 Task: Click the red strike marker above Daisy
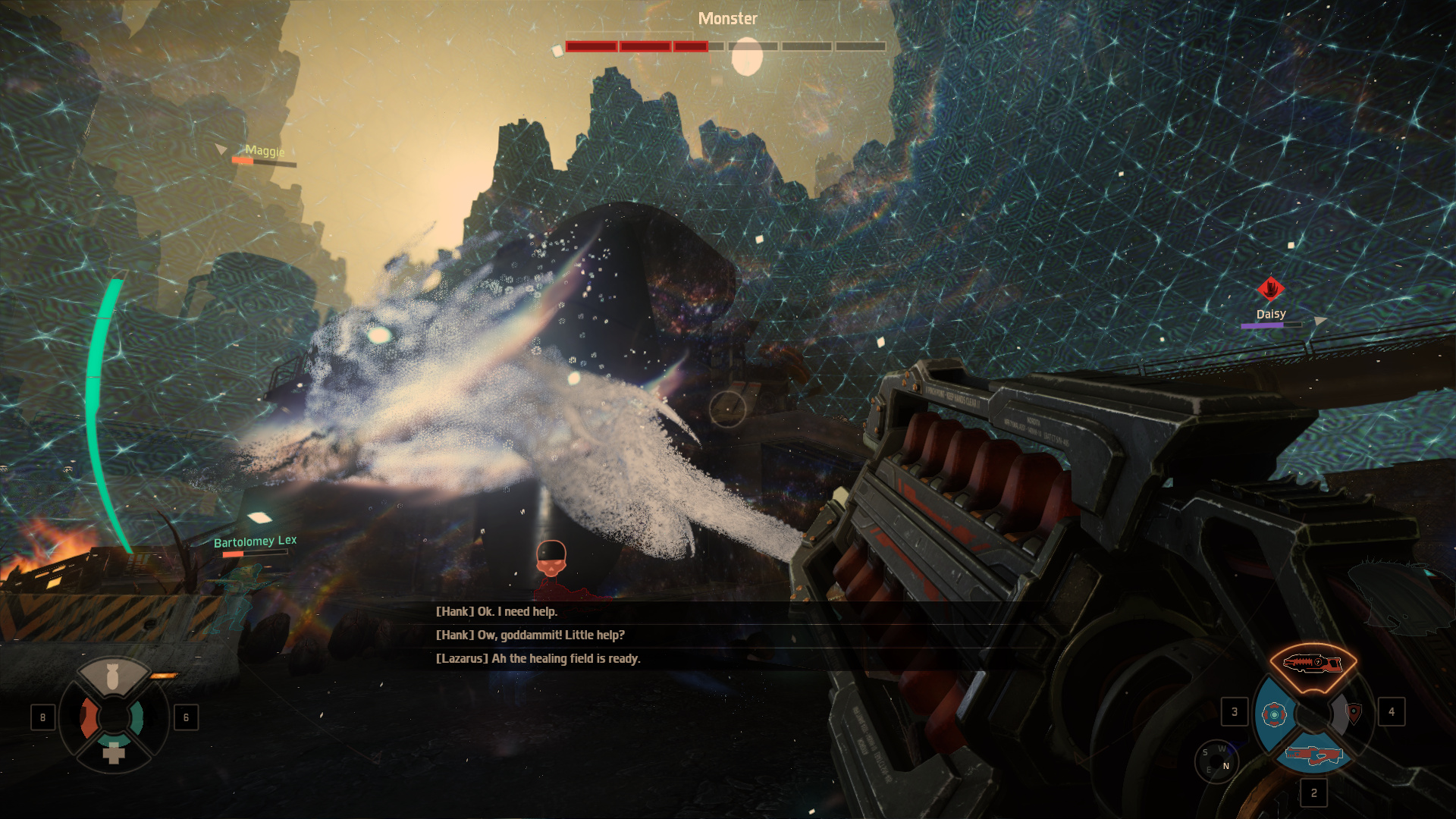(x=1271, y=289)
